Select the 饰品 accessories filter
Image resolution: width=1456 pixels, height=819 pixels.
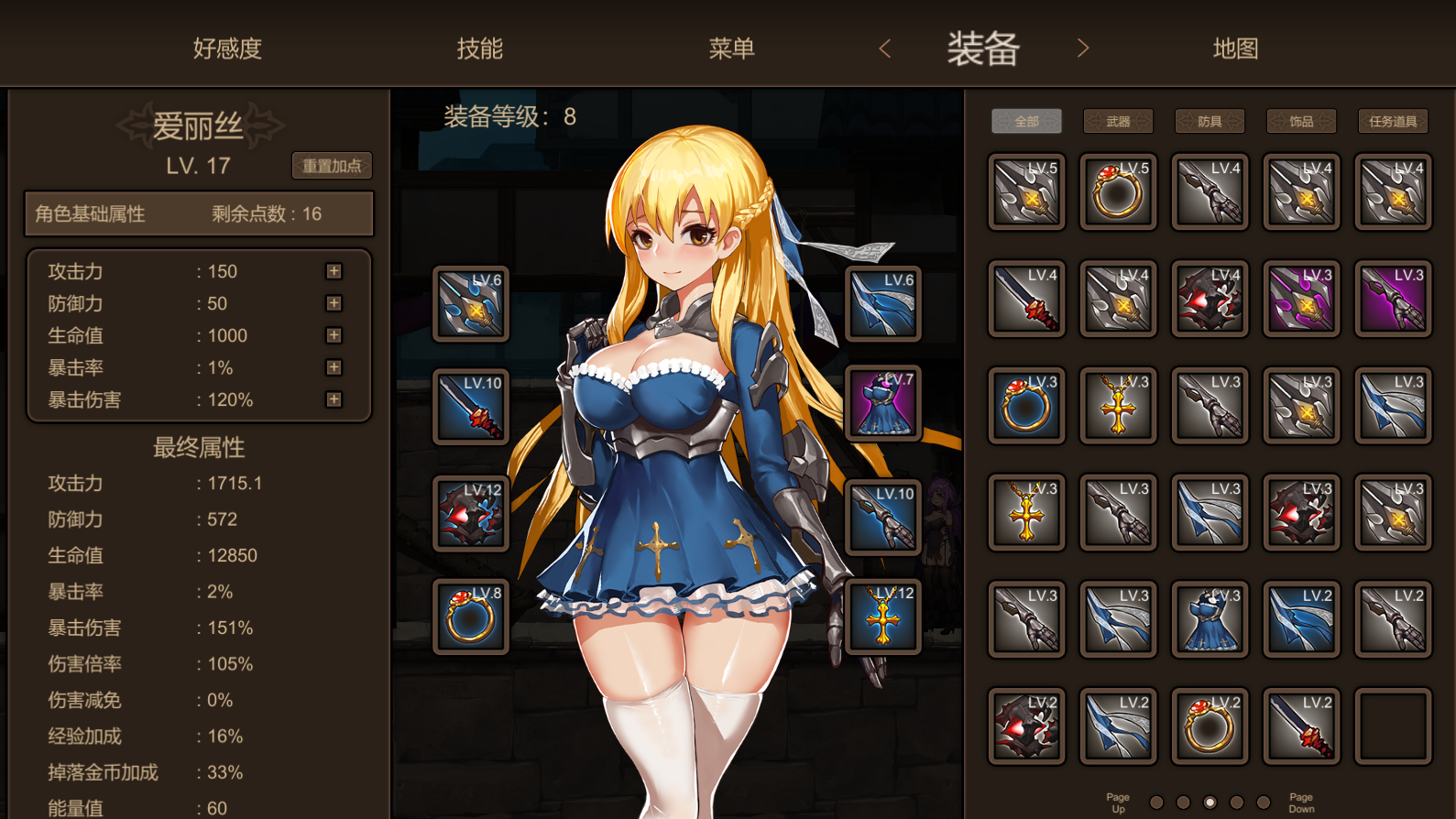click(1301, 121)
